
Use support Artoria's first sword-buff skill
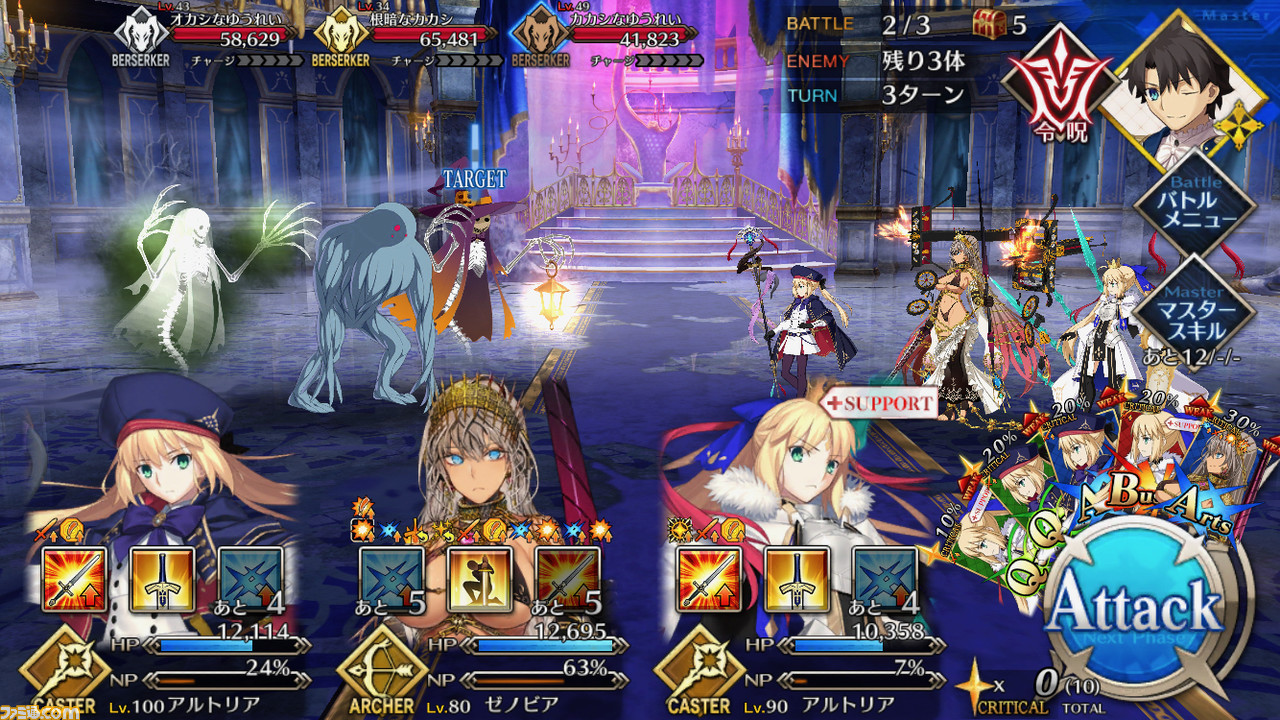(x=709, y=580)
